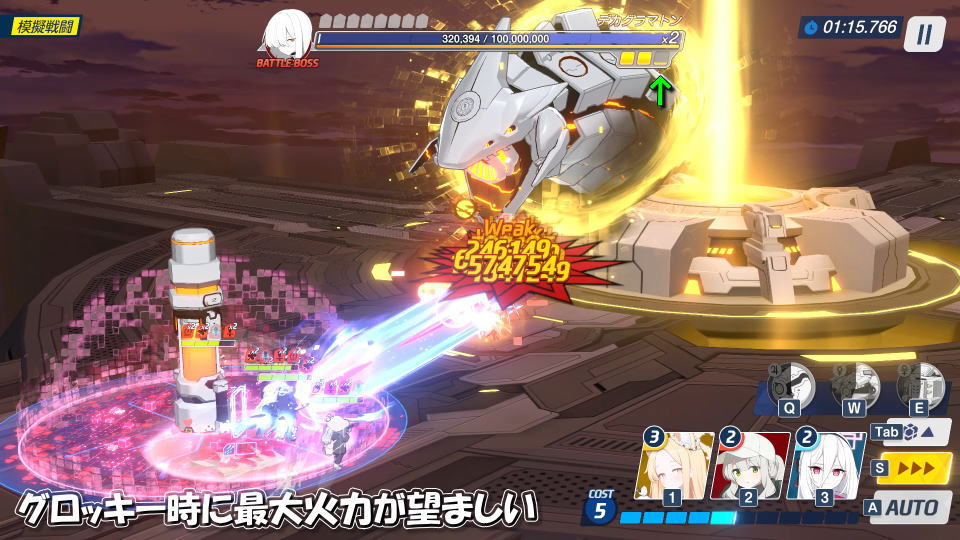Activate the circular icon labeled E
The height and width of the screenshot is (540, 960).
pyautogui.click(x=919, y=385)
